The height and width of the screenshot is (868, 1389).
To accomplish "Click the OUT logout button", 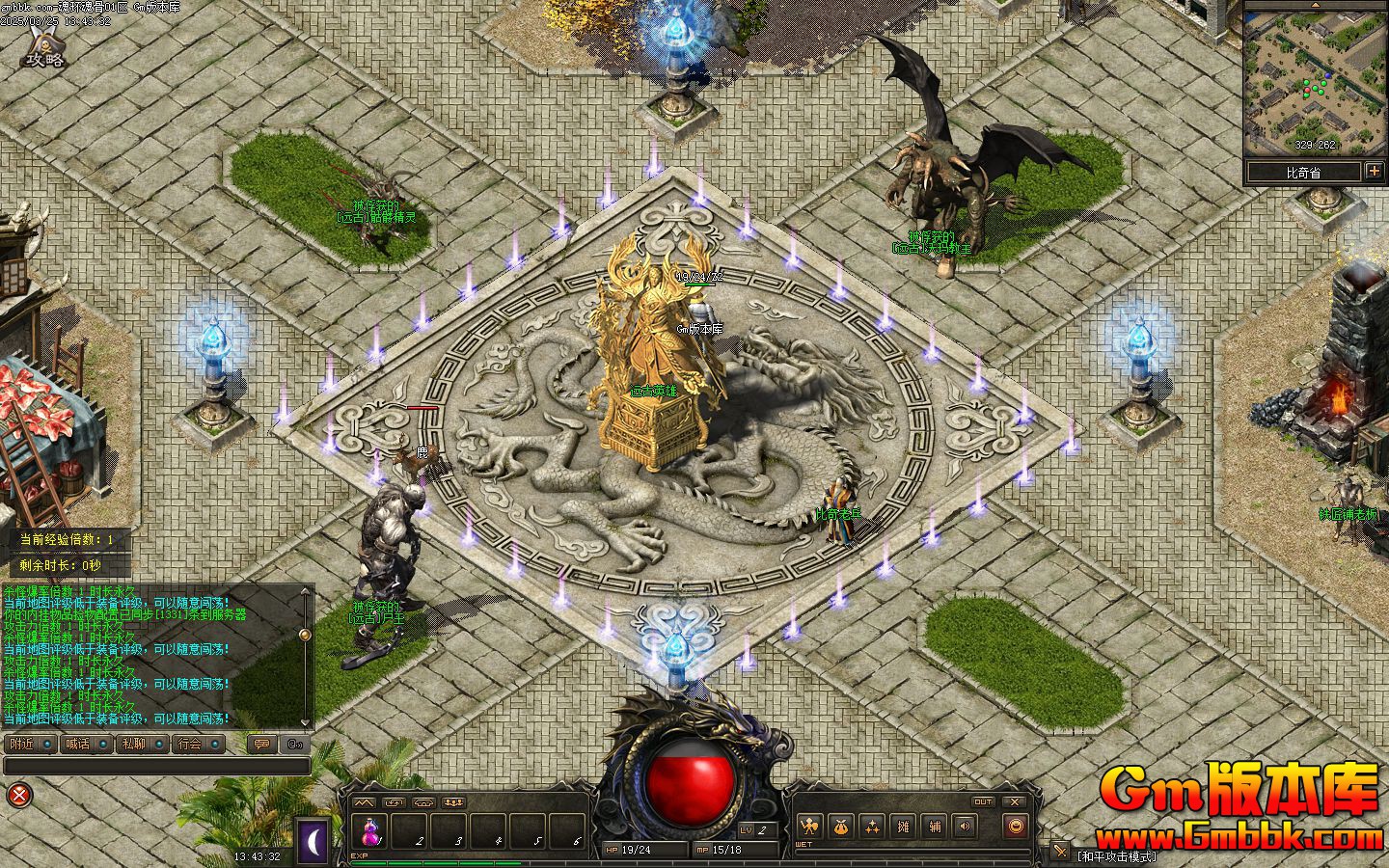I will (x=983, y=801).
